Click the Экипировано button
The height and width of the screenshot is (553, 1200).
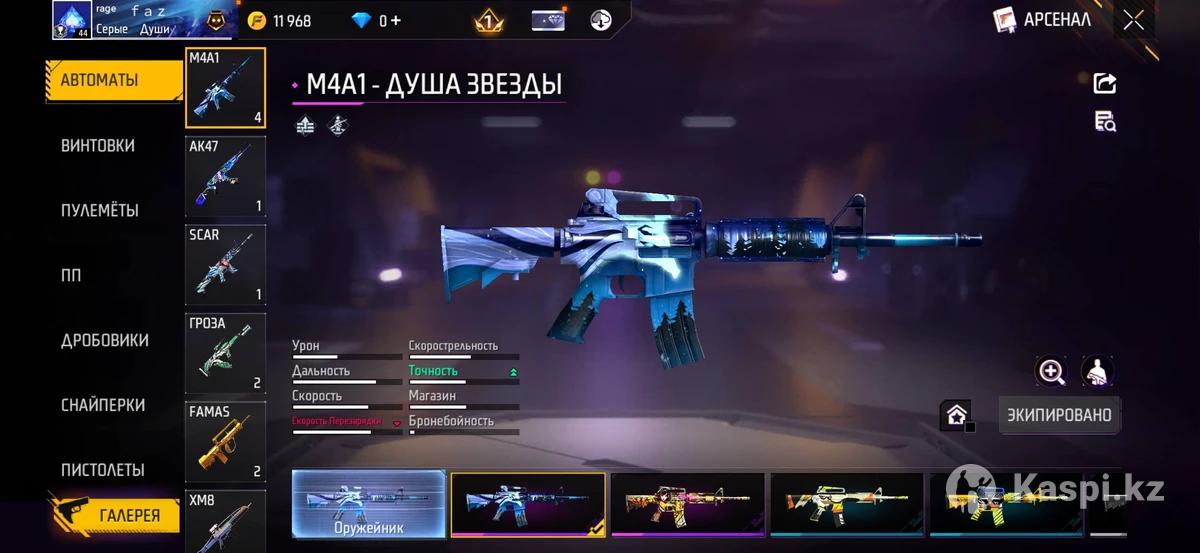(x=1059, y=415)
